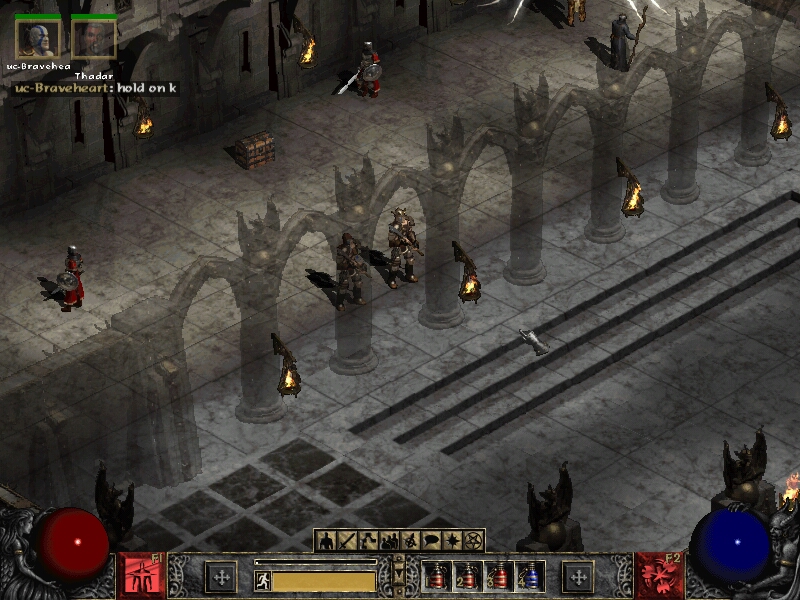Image resolution: width=800 pixels, height=600 pixels.
Task: Show the party screen
Action: (x=389, y=541)
